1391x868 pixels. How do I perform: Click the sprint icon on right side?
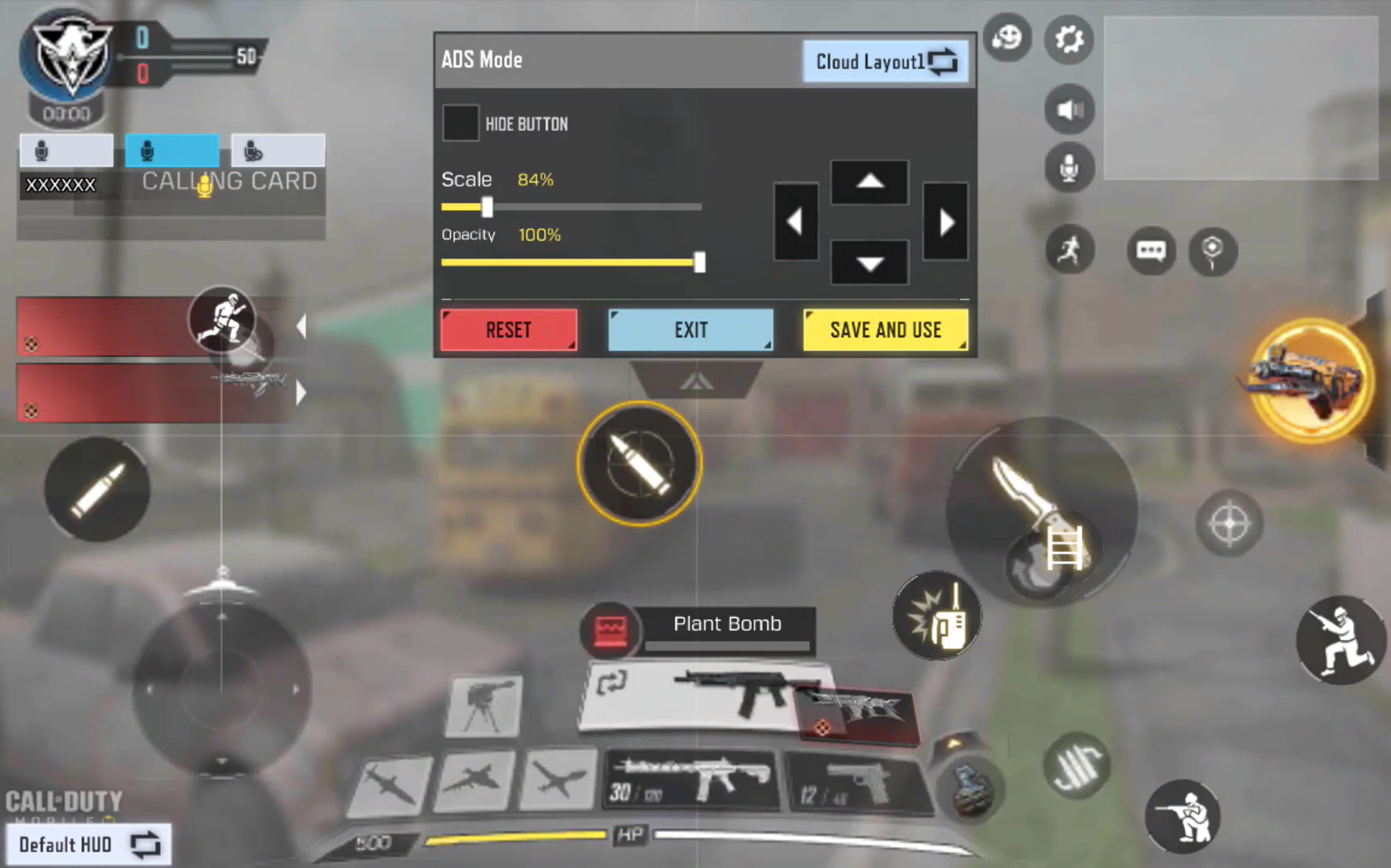click(x=1070, y=251)
